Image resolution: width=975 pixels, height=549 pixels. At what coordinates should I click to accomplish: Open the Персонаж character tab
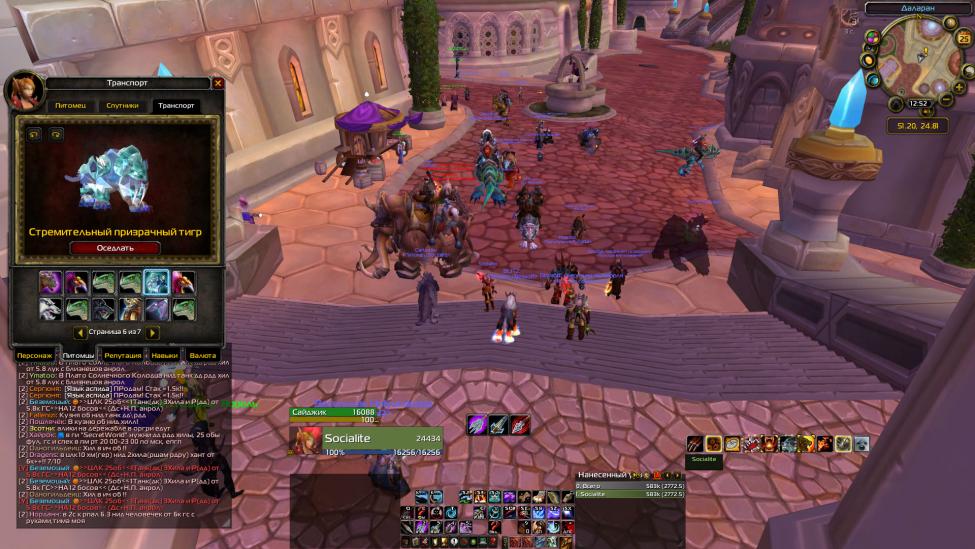pos(35,355)
